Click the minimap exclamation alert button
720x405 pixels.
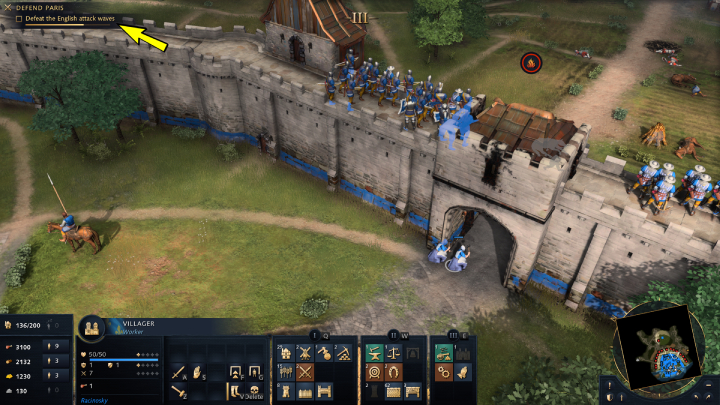pos(609,383)
